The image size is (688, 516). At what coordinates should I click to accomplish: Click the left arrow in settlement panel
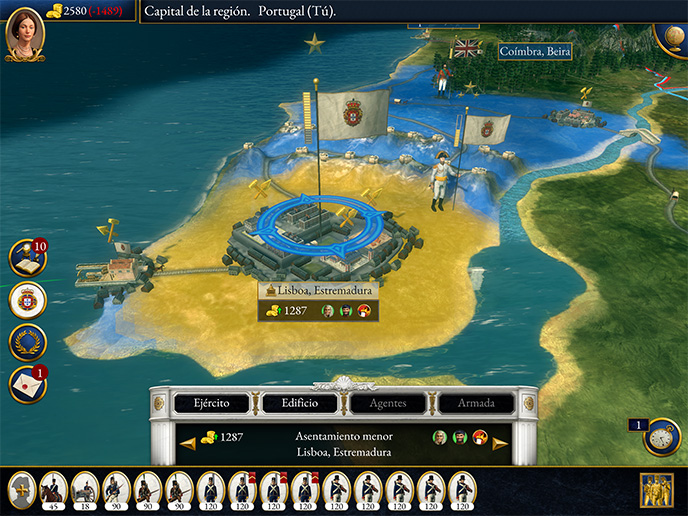click(186, 443)
